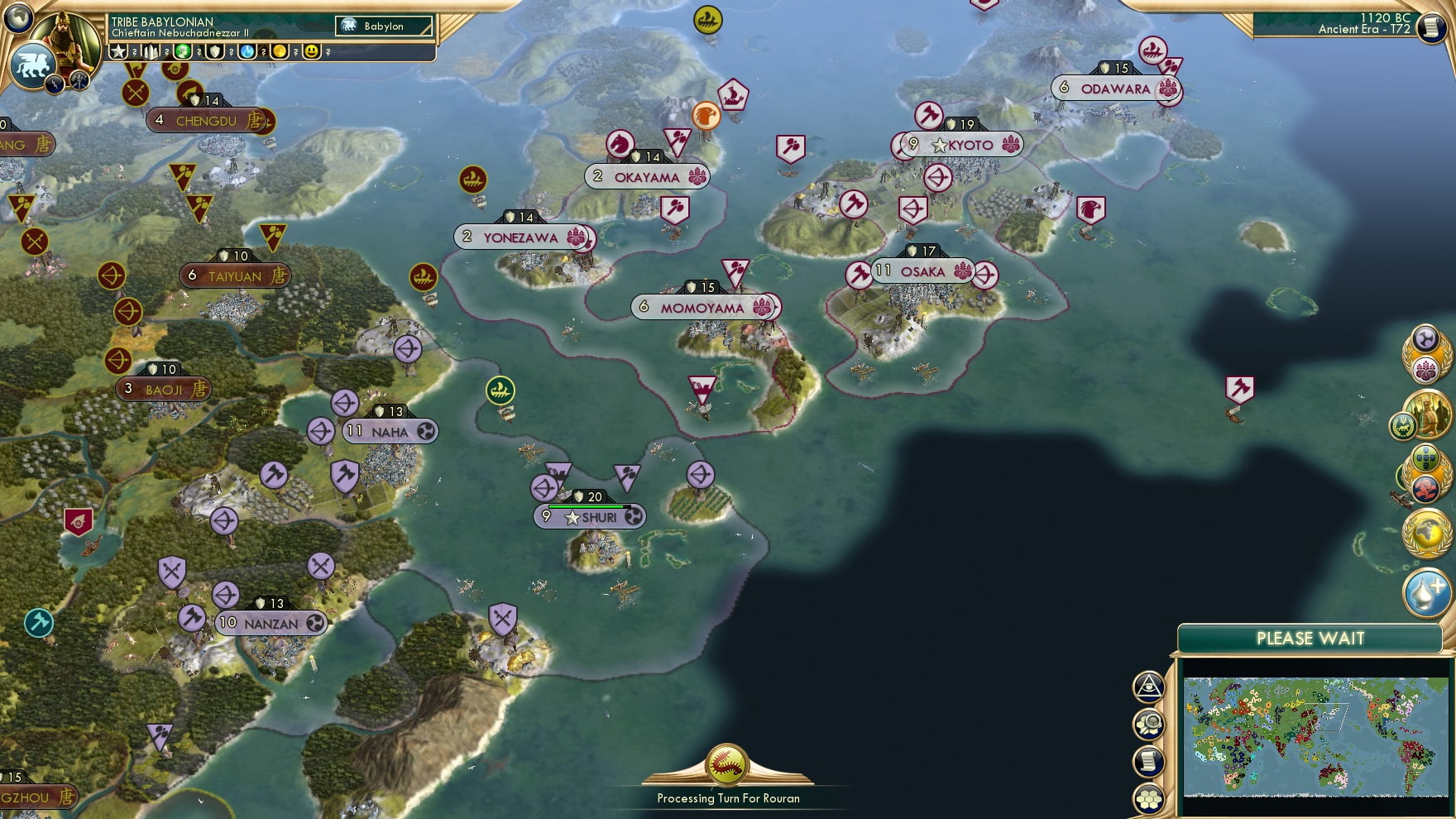Open the Babylon score ribbon at top

pyautogui.click(x=382, y=26)
